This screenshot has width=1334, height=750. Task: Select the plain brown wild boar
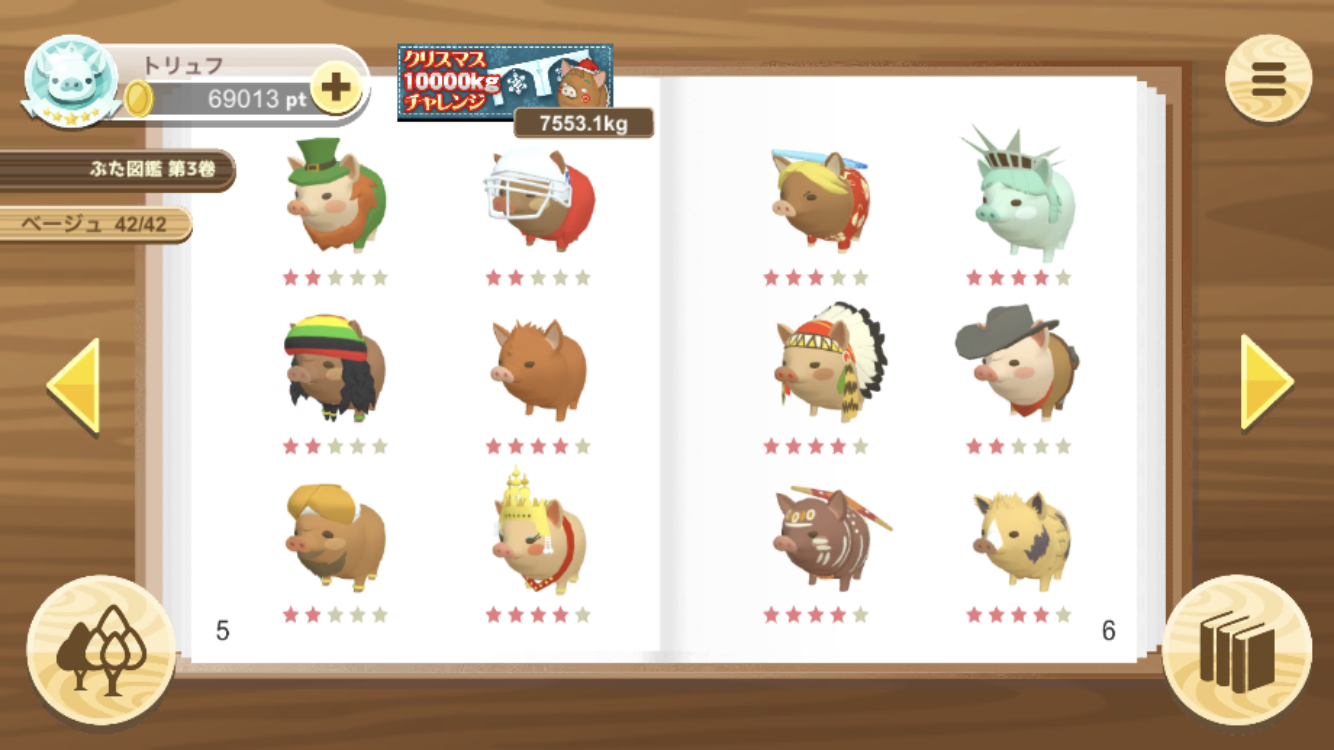coord(539,367)
